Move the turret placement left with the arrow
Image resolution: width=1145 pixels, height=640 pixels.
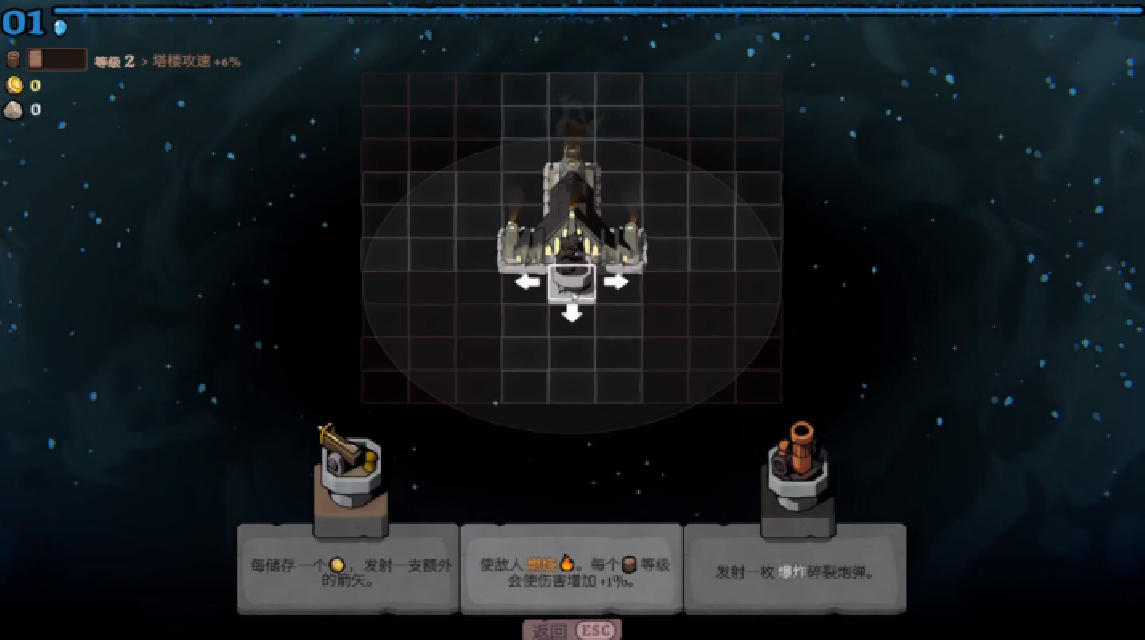tap(527, 282)
